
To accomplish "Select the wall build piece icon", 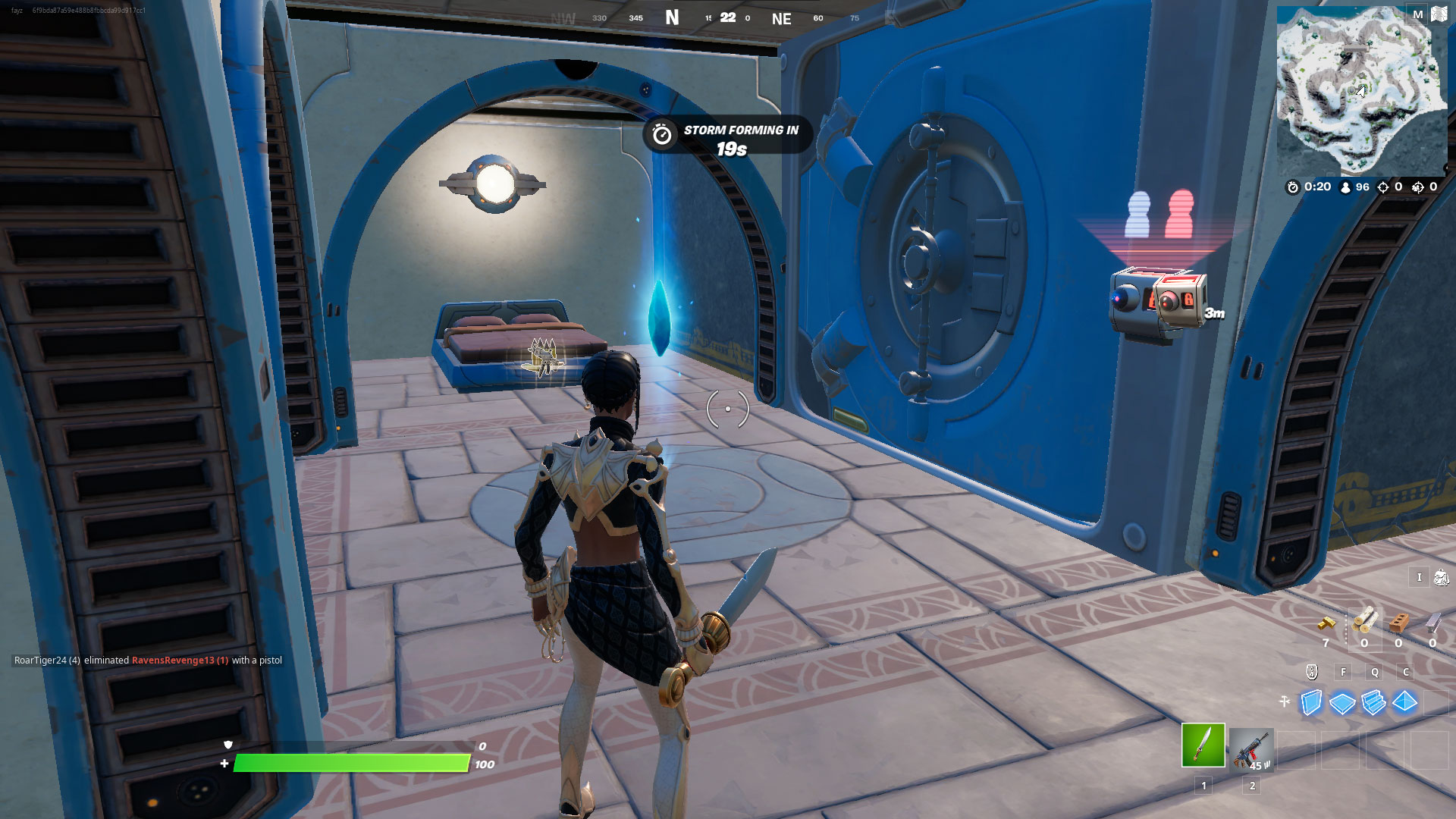I will [x=1310, y=701].
